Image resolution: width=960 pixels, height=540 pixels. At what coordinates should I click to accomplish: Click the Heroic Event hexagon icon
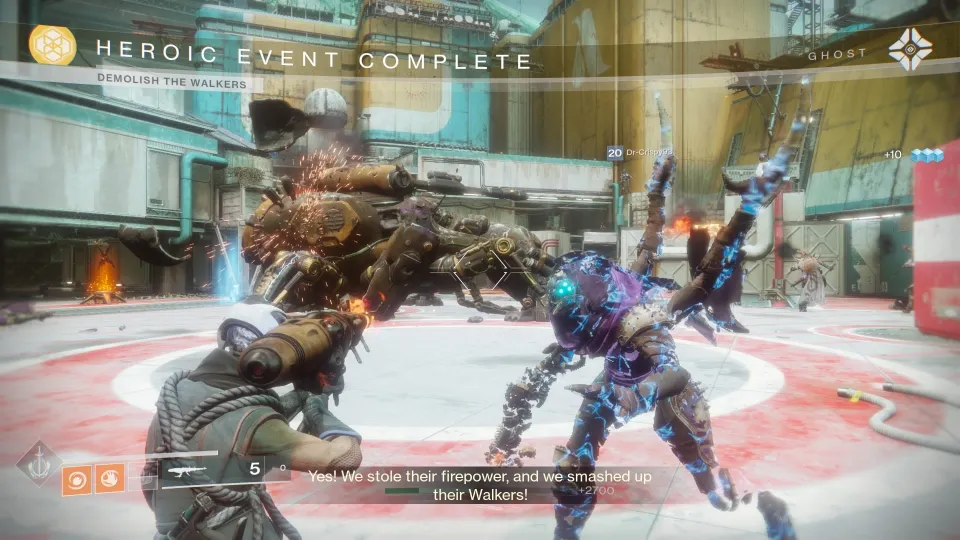[x=52, y=46]
